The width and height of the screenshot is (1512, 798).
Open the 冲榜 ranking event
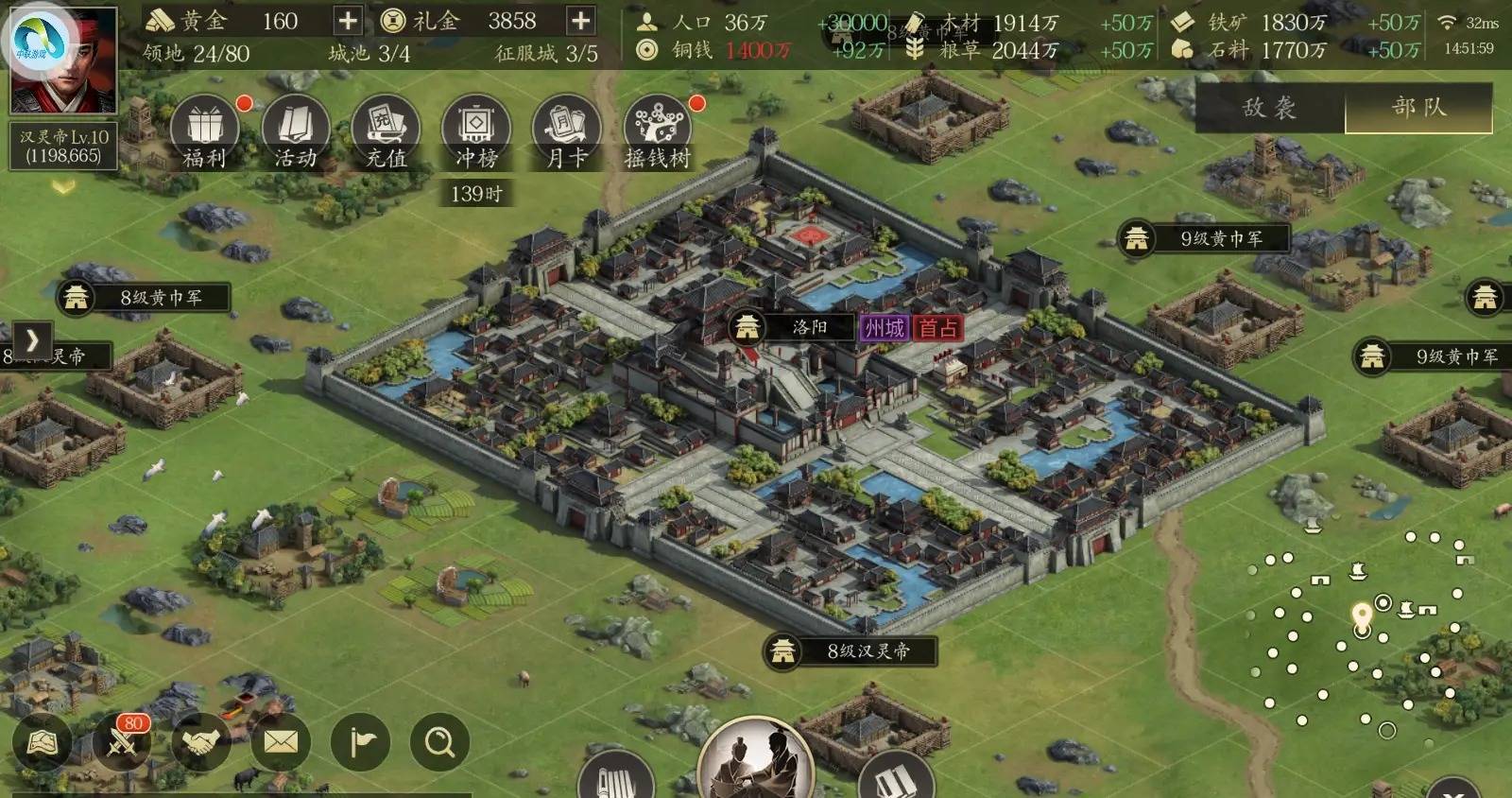(476, 132)
